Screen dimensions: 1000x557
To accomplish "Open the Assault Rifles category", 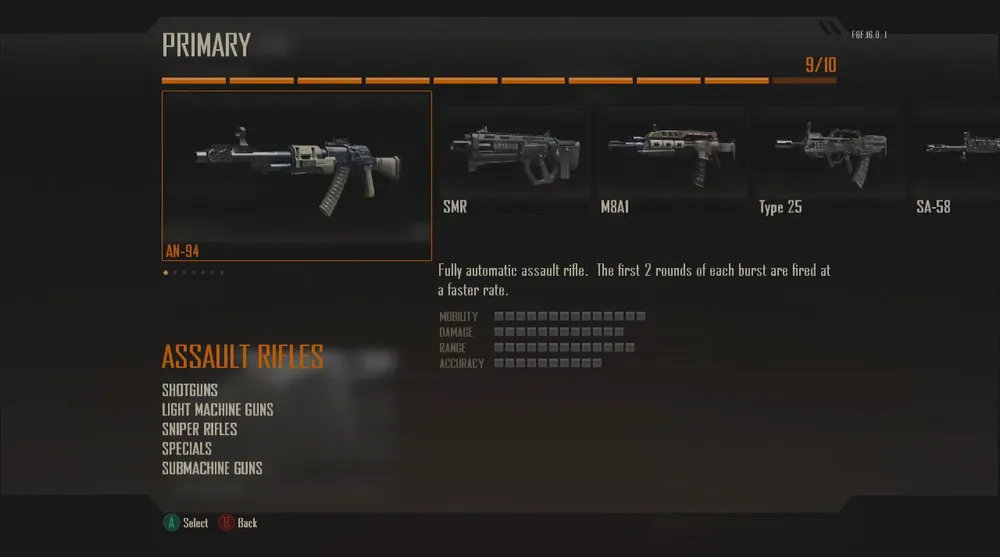I will point(243,357).
